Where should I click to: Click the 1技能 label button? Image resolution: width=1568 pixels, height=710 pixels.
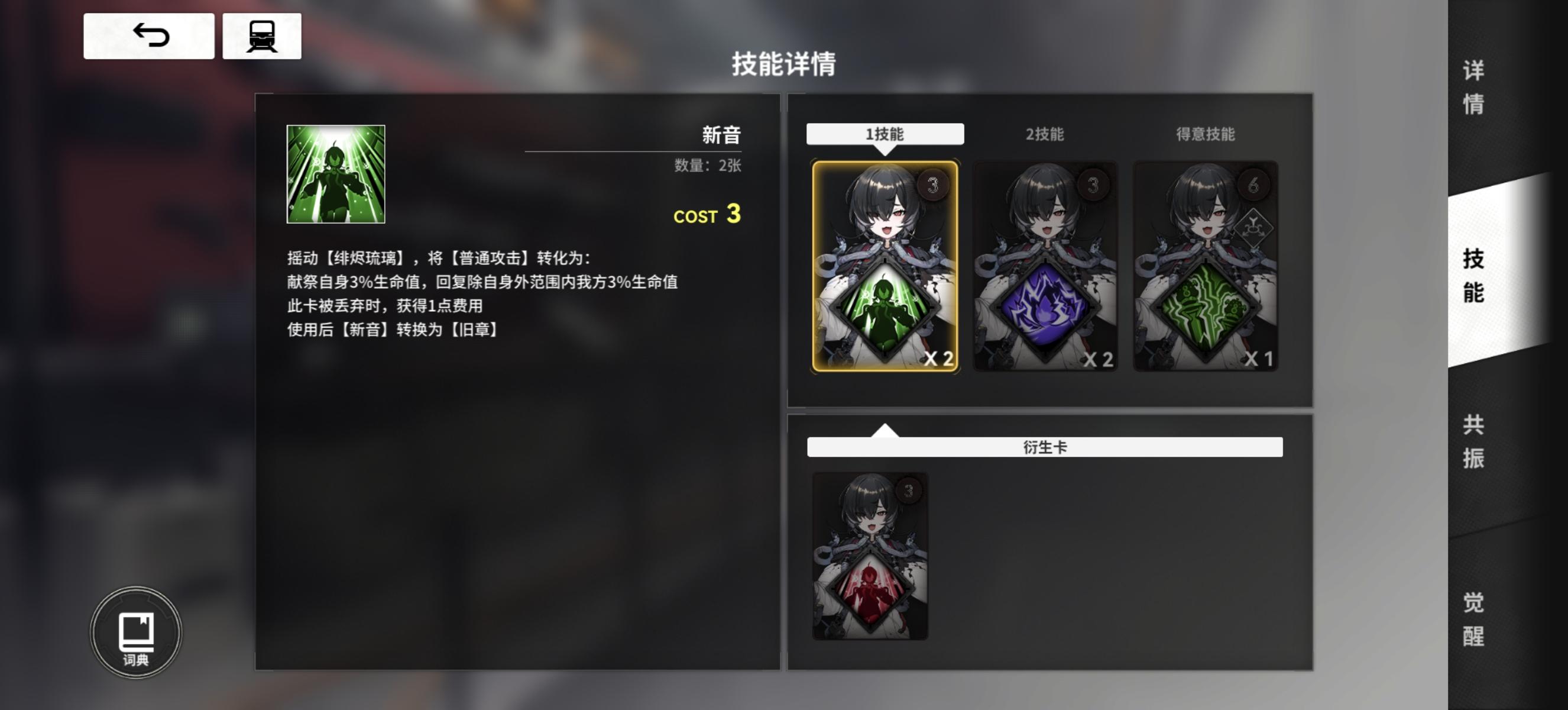[x=885, y=134]
